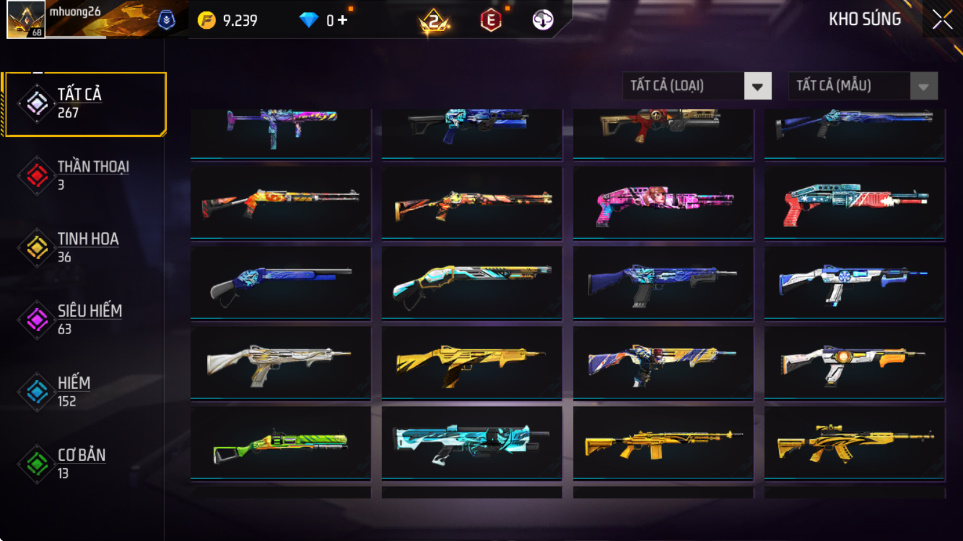This screenshot has width=963, height=541.
Task: Open the red E hexagon badge icon
Action: (x=490, y=20)
